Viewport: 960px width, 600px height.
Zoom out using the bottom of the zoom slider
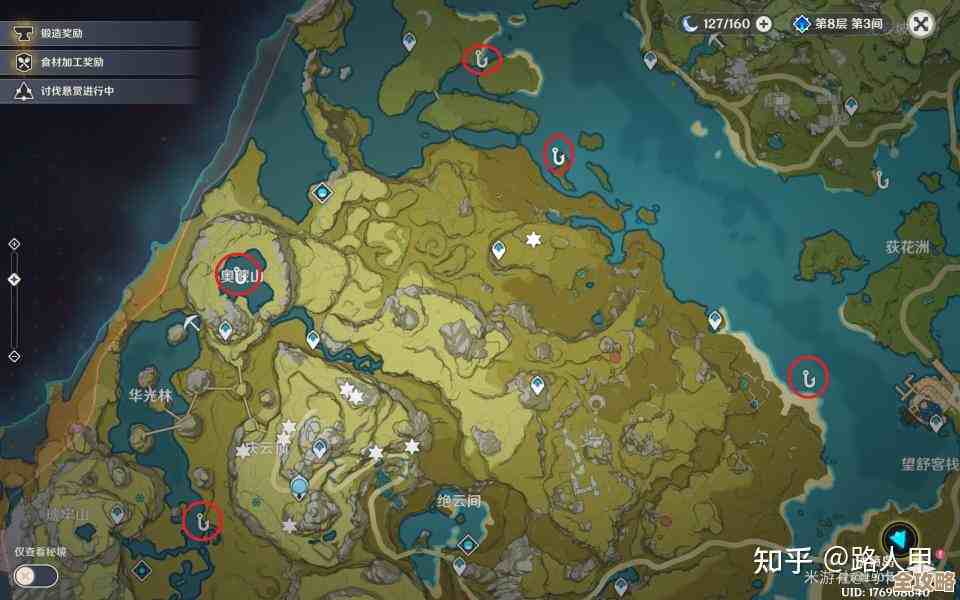(x=14, y=356)
